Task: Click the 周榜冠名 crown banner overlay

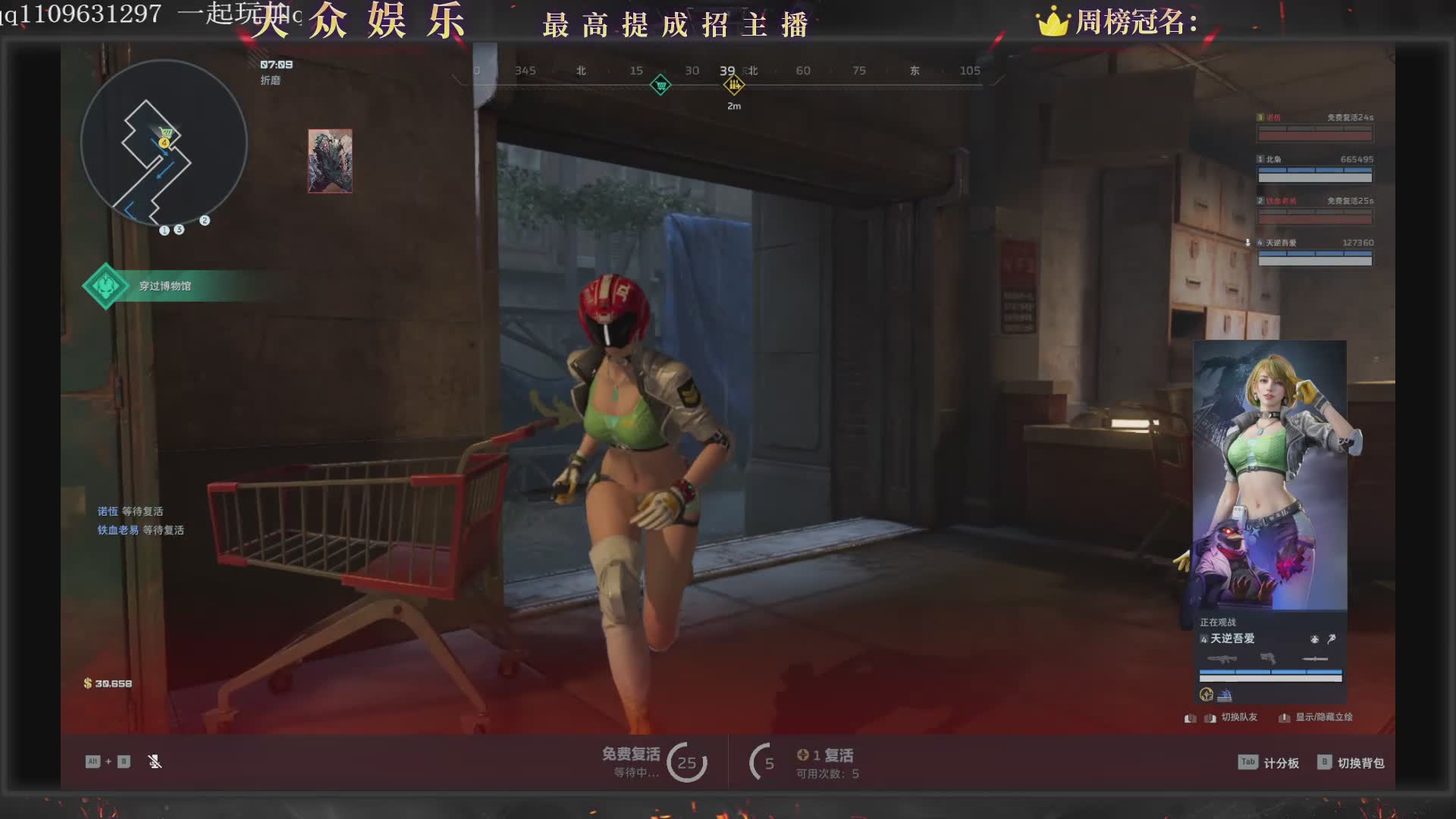Action: tap(1118, 23)
